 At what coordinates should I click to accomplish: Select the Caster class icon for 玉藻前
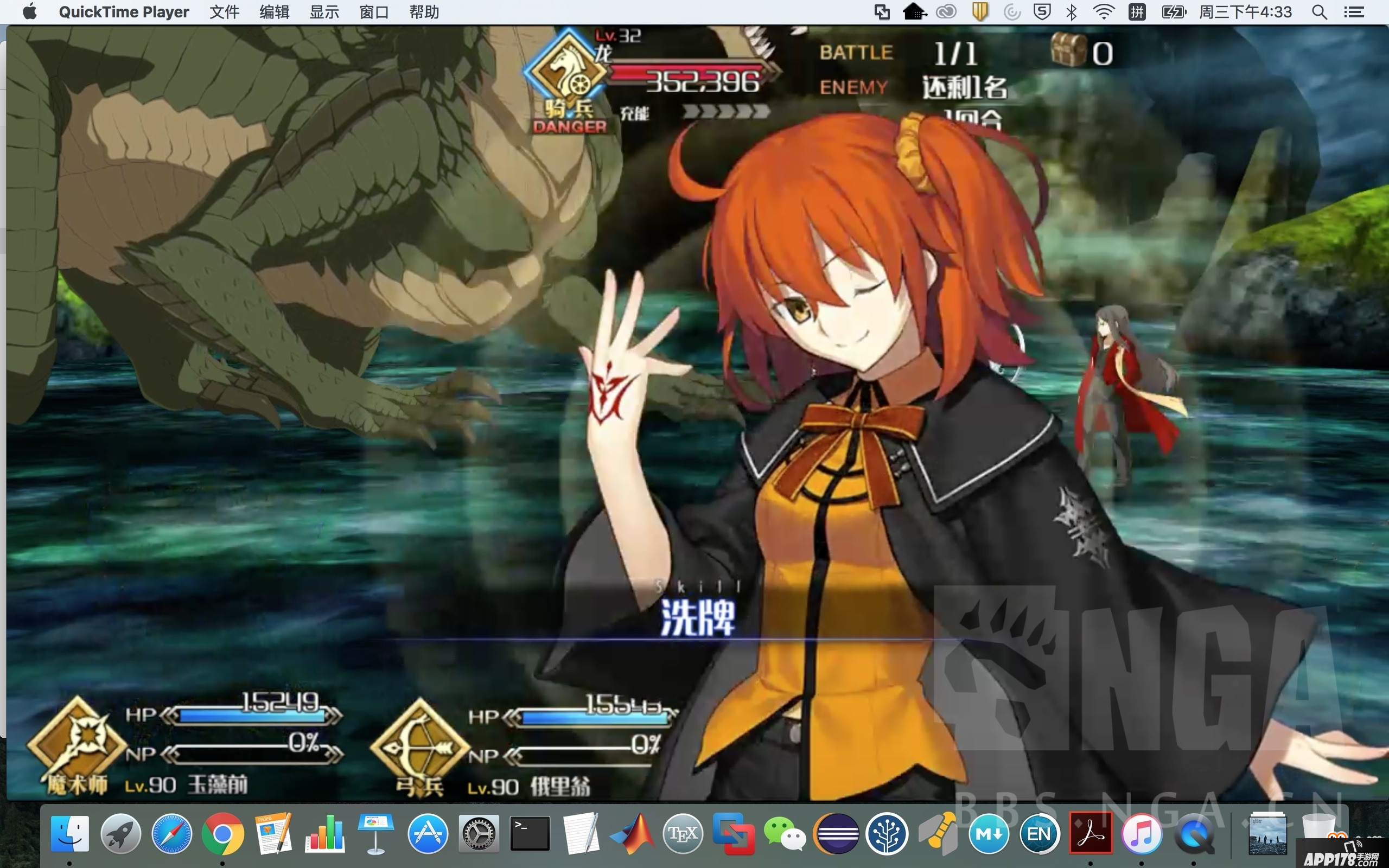pyautogui.click(x=77, y=743)
